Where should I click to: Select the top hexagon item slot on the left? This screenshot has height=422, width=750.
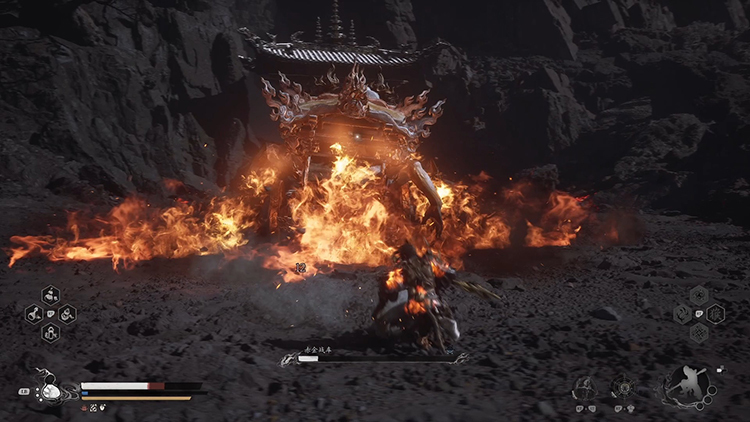pos(50,295)
